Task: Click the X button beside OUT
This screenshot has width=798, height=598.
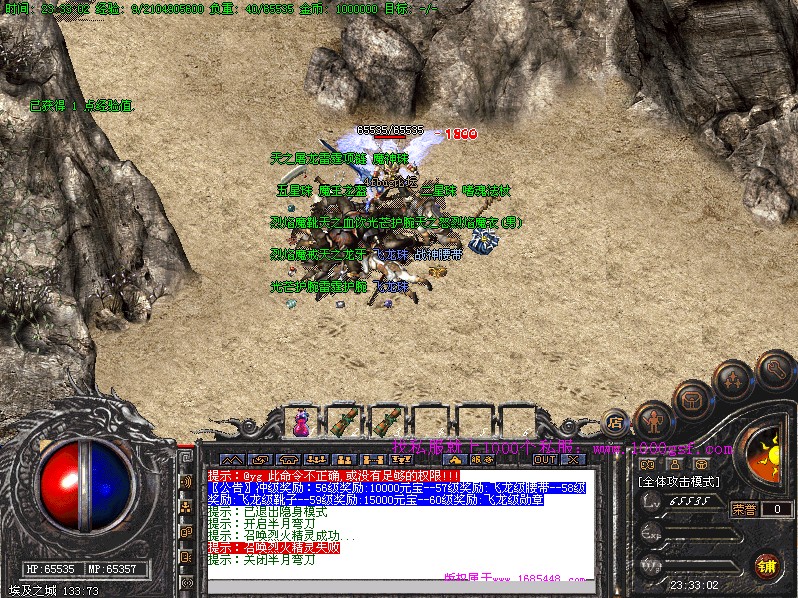Action: tap(573, 460)
